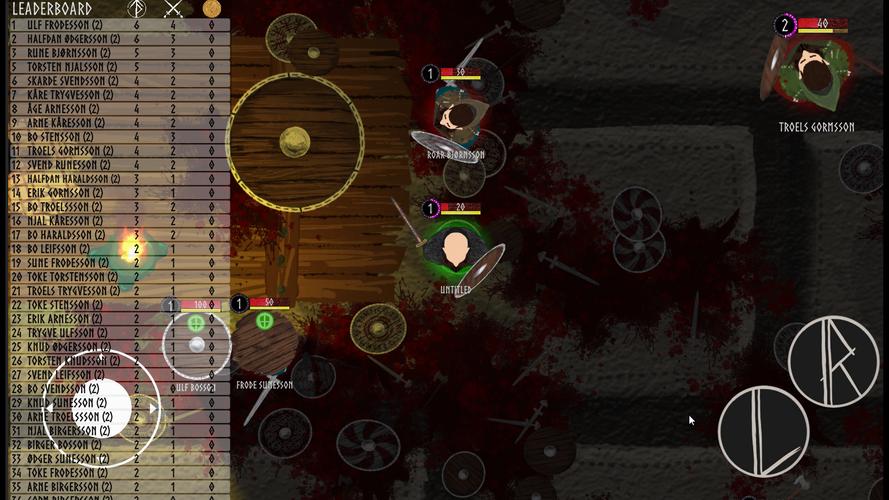Image resolution: width=889 pixels, height=500 pixels.
Task: Click the Rune Bjørnsson leaderboard entry
Action: [115, 53]
